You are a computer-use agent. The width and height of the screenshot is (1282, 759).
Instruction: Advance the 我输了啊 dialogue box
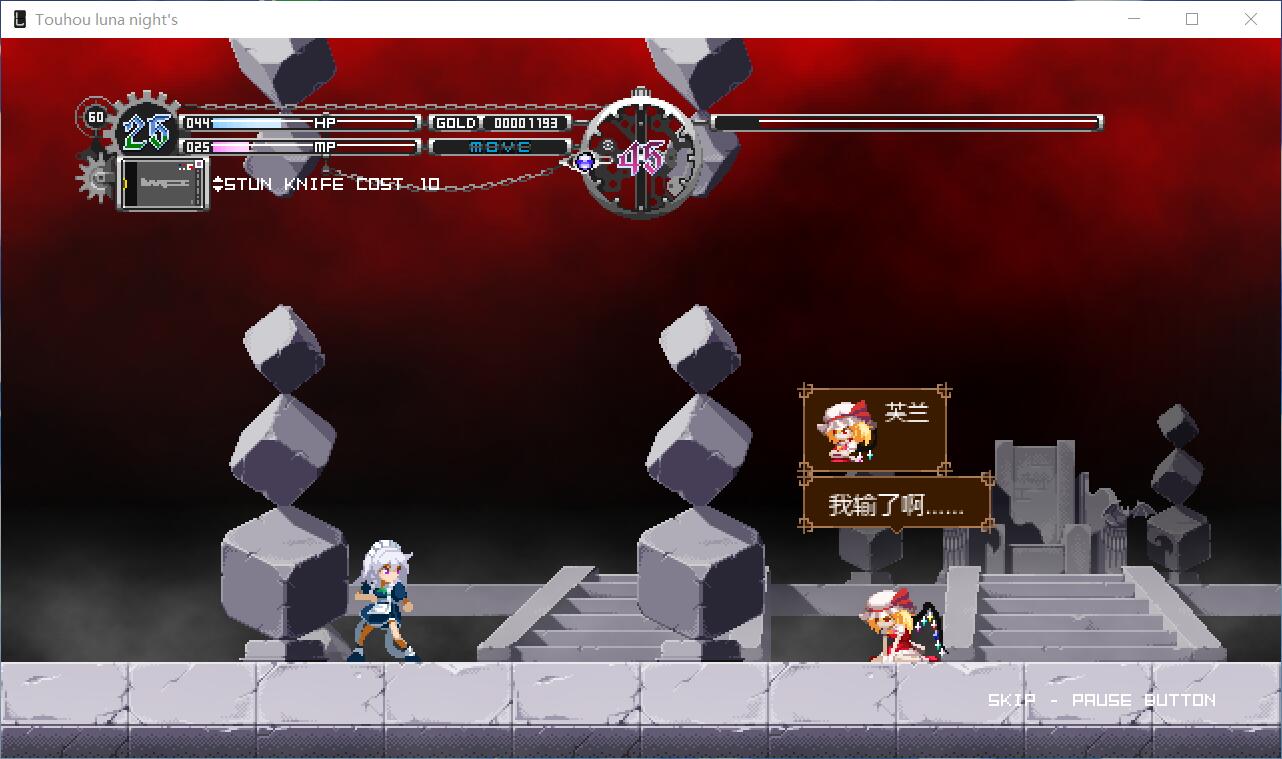(896, 504)
